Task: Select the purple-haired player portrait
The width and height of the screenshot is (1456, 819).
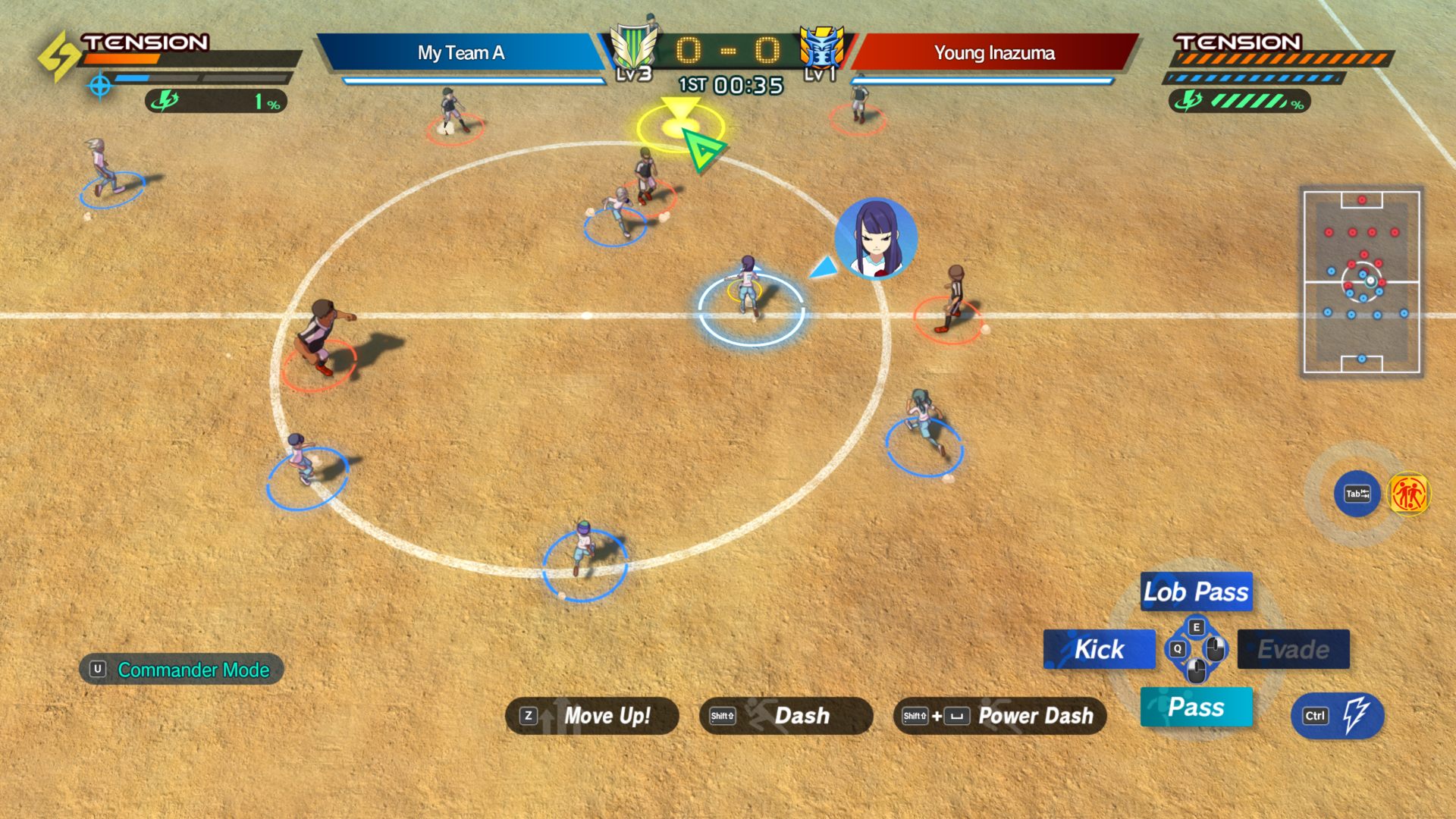Action: (x=876, y=238)
